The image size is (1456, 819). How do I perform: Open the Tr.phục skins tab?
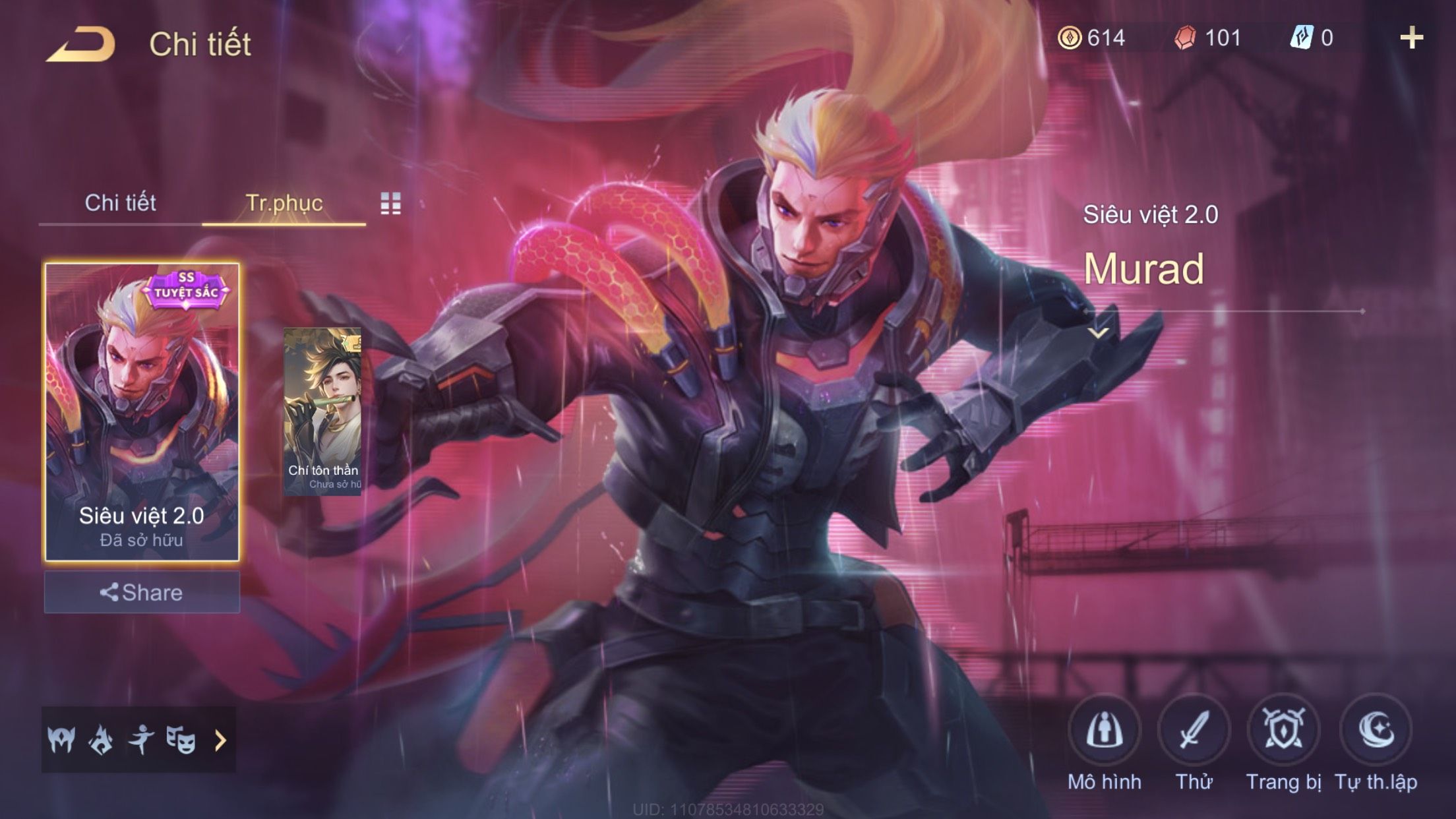[284, 202]
